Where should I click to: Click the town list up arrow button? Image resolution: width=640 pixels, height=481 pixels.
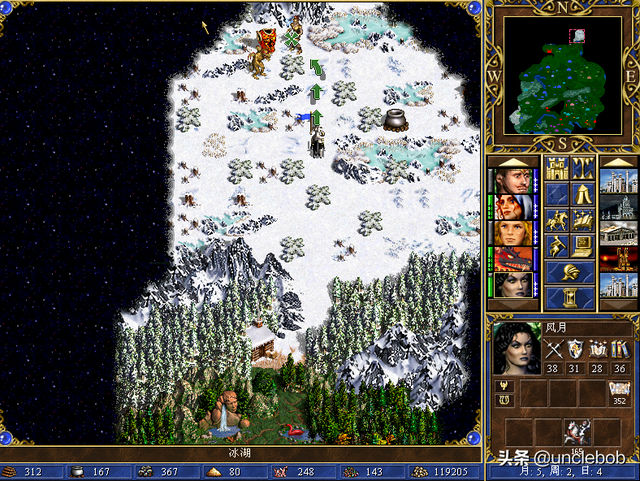coord(615,162)
